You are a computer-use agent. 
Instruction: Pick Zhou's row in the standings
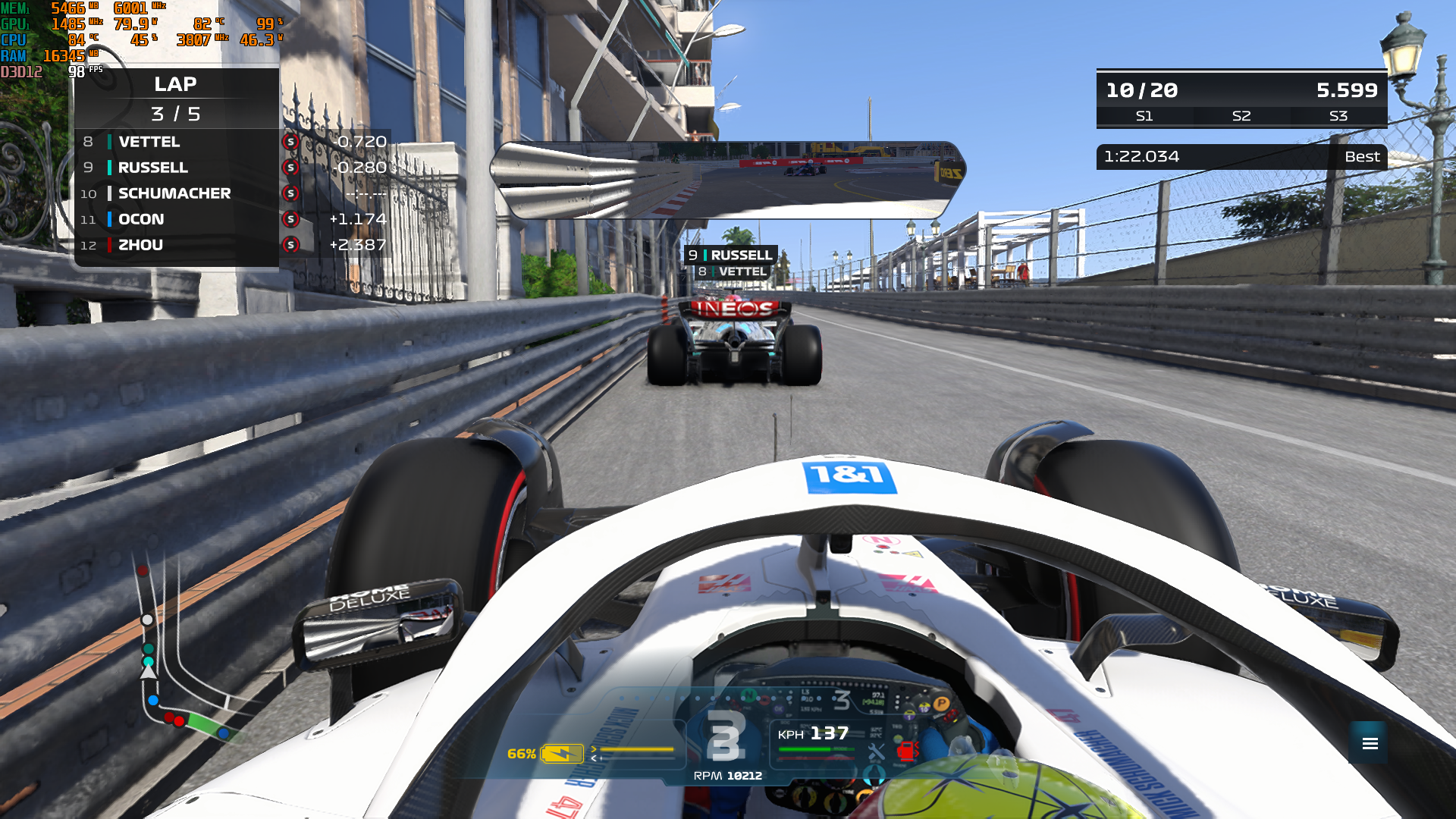click(177, 245)
